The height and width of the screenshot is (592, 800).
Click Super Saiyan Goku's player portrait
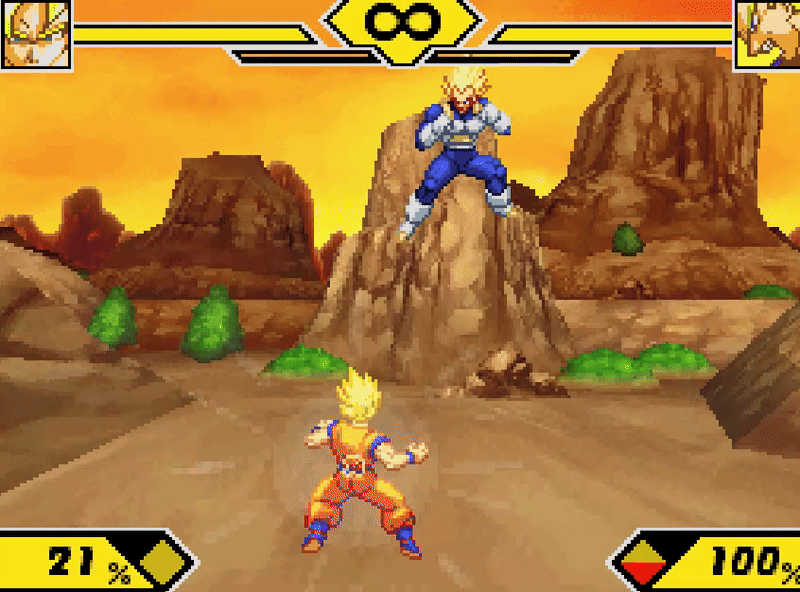coord(35,34)
